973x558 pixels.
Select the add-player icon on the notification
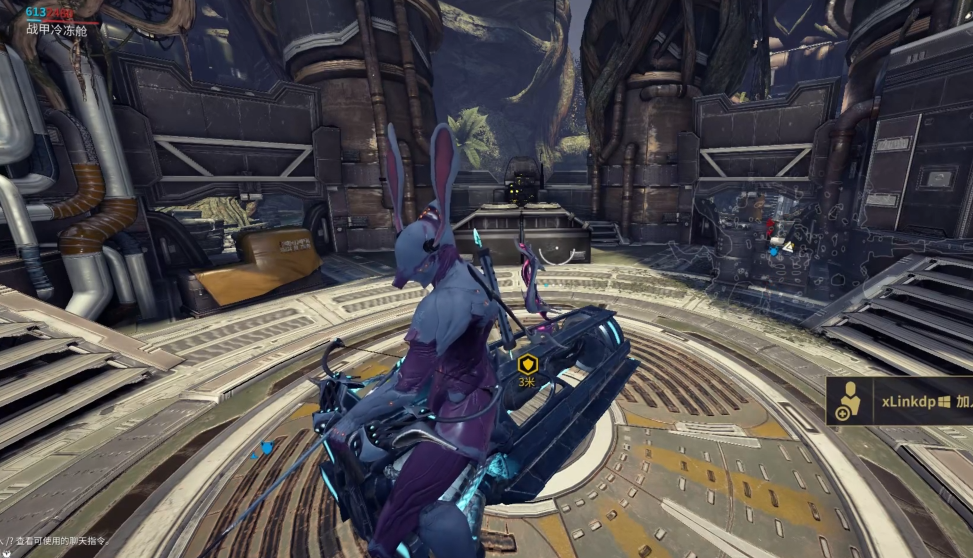[846, 401]
